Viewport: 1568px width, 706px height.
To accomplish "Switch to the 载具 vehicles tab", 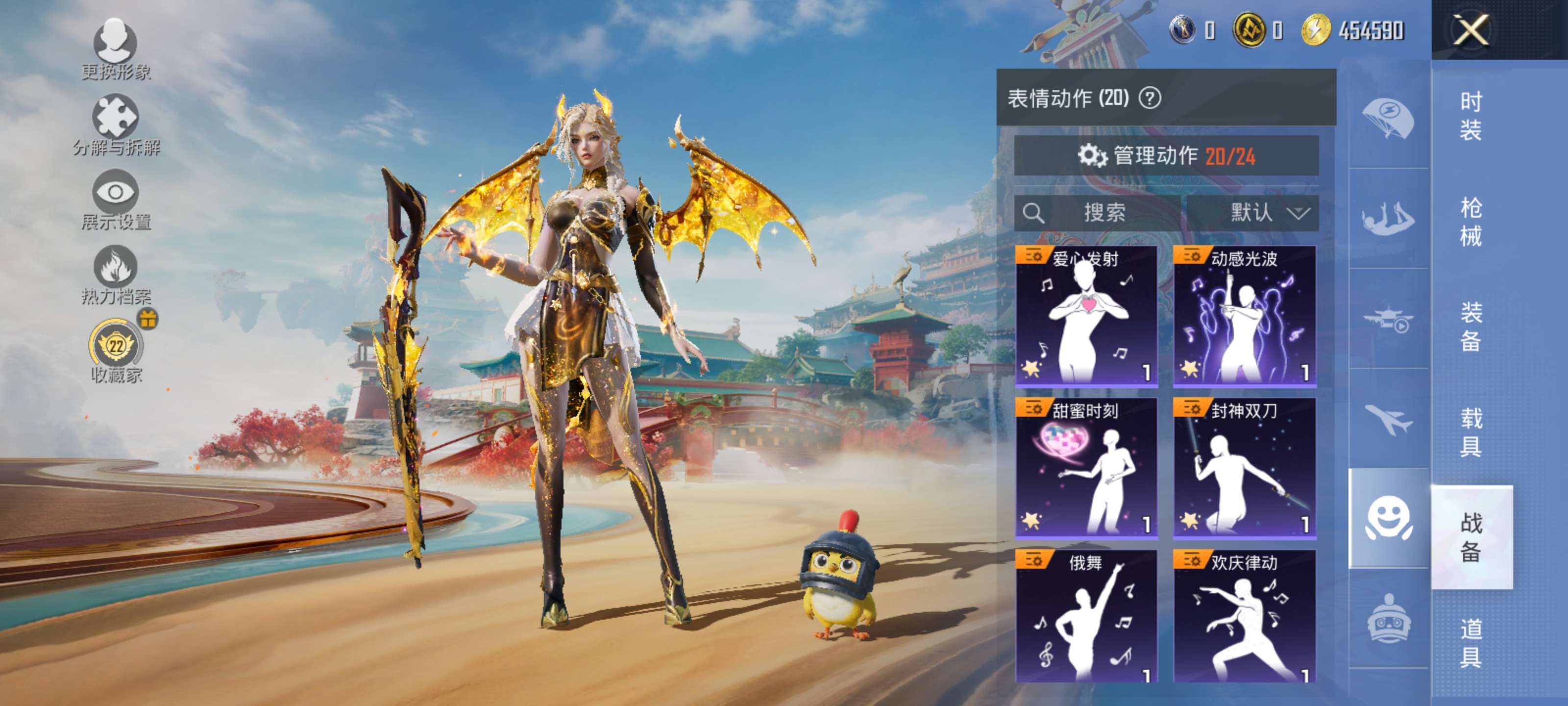I will point(1470,432).
